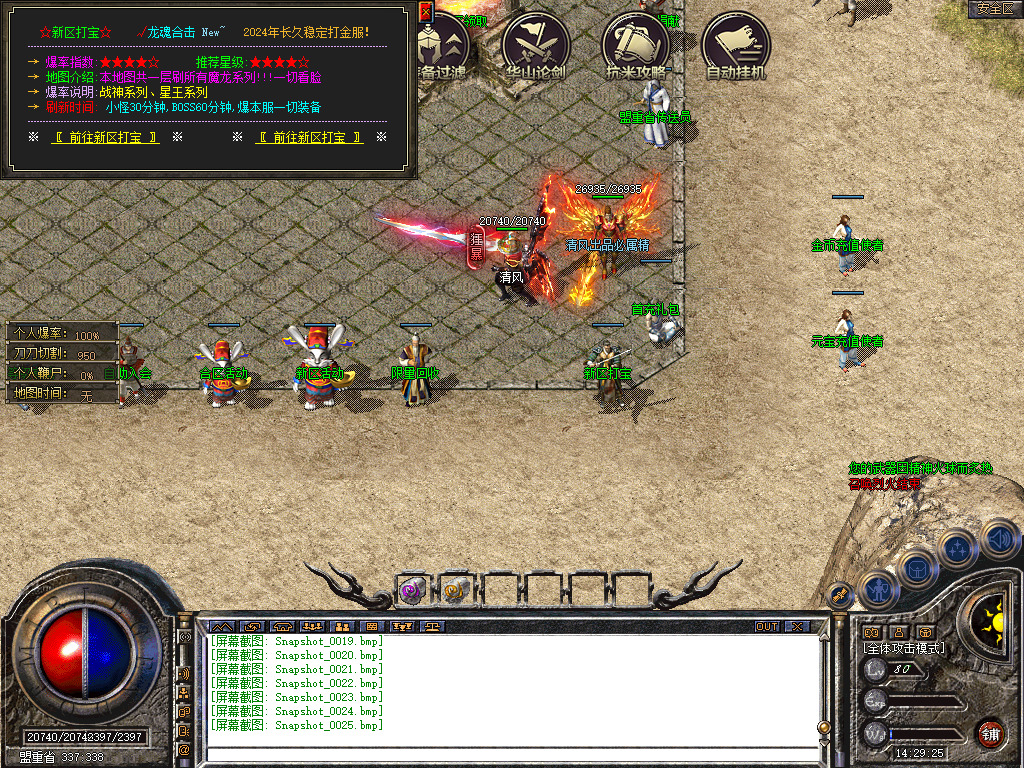Close the chat window with X

[x=797, y=627]
